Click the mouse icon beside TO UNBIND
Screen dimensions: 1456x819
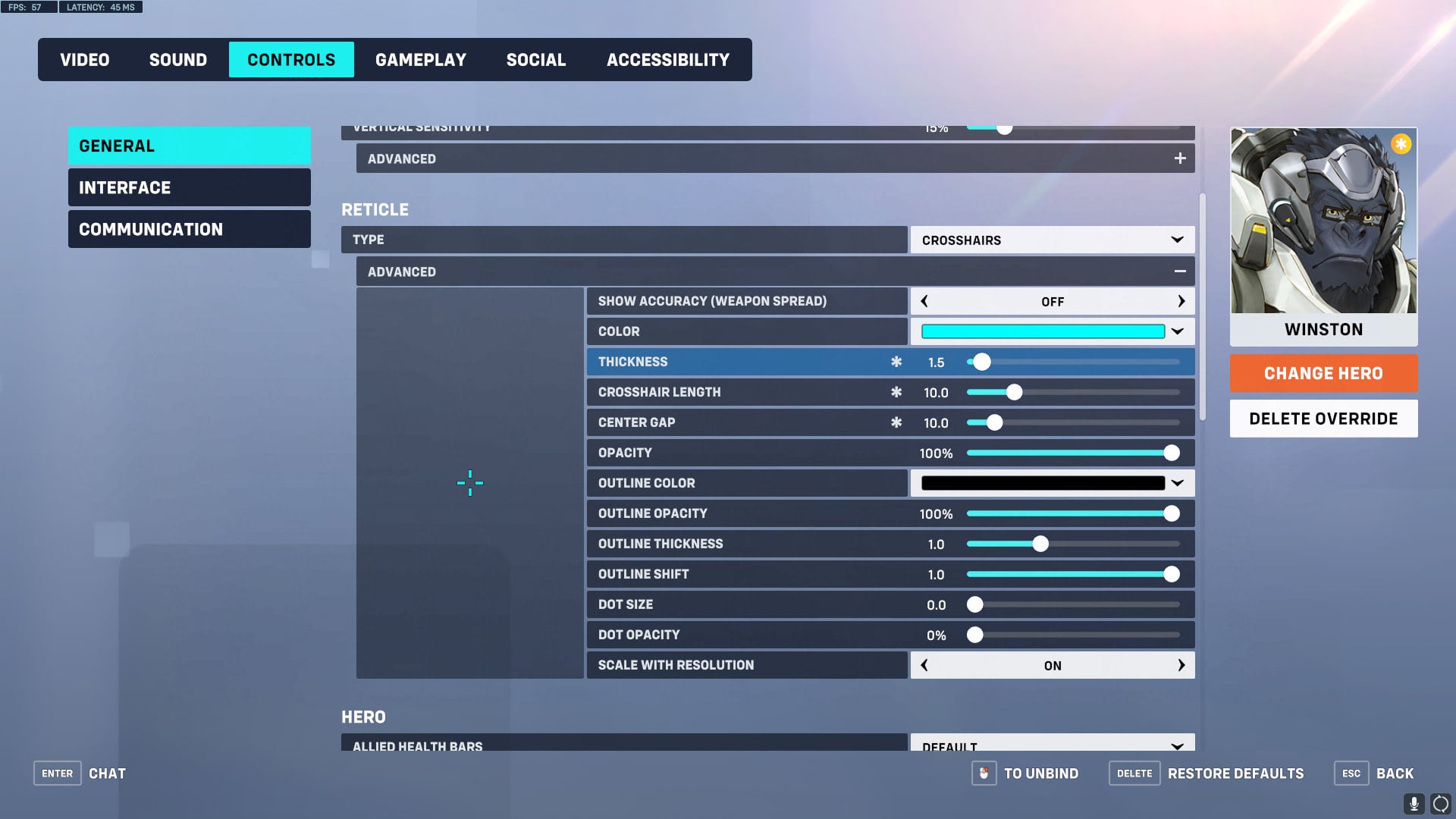[x=984, y=773]
